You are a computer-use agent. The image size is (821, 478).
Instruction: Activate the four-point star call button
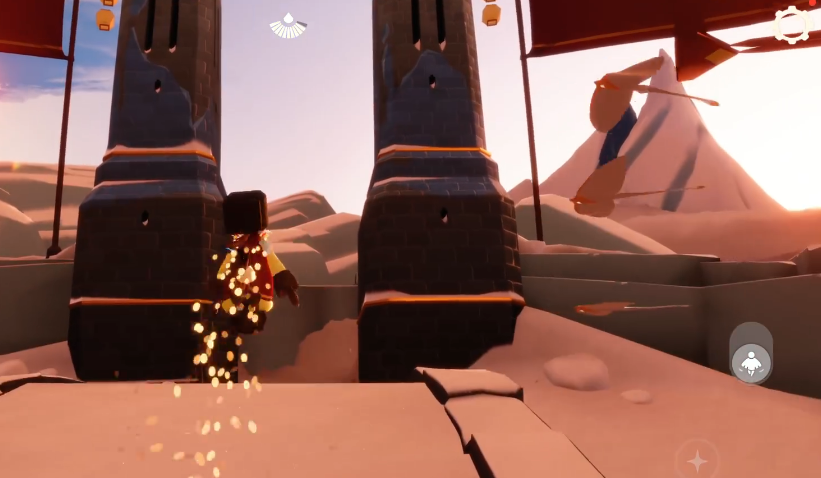tap(697, 461)
